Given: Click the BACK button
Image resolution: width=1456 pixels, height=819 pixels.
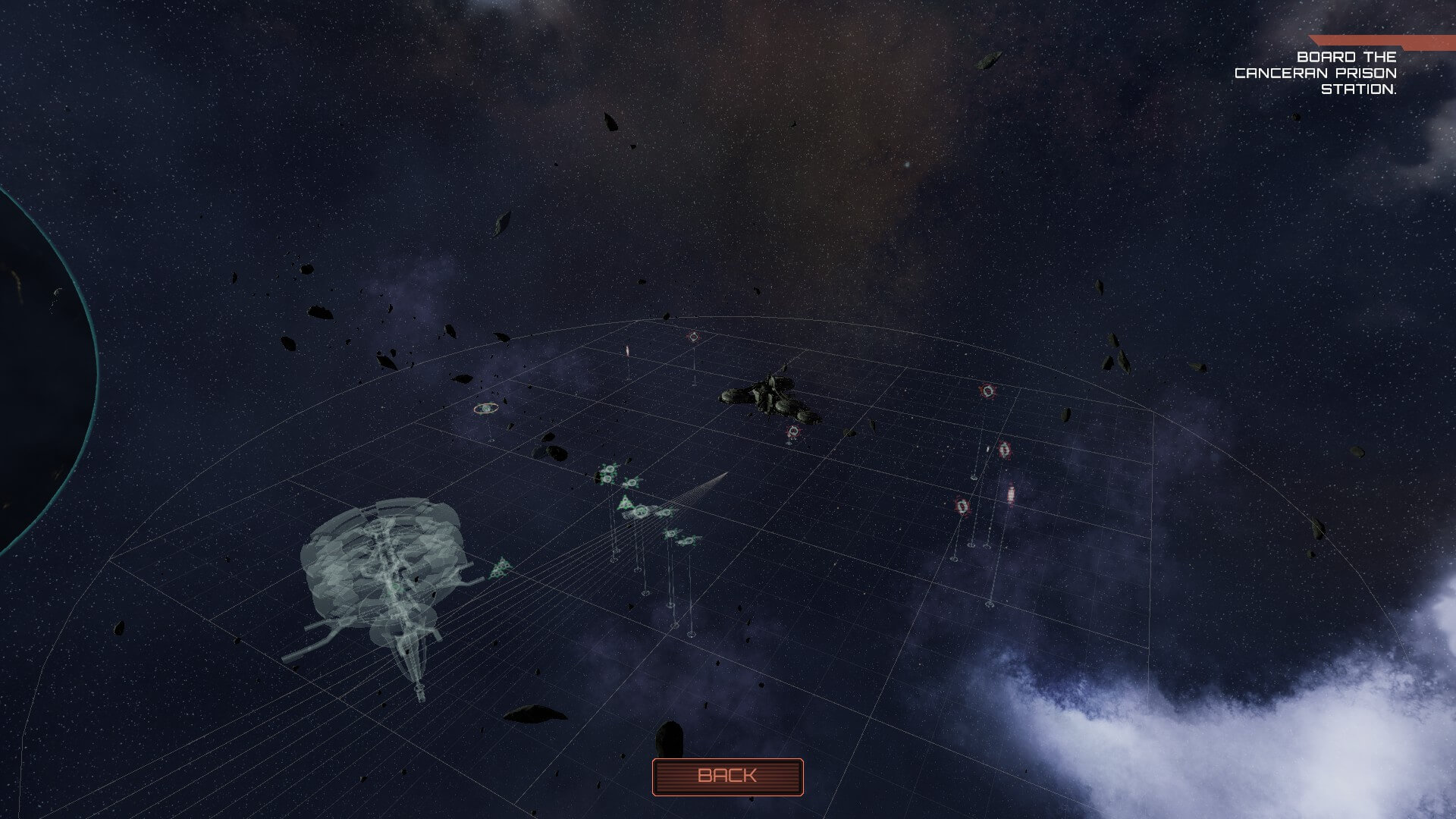Looking at the screenshot, I should pyautogui.click(x=727, y=777).
